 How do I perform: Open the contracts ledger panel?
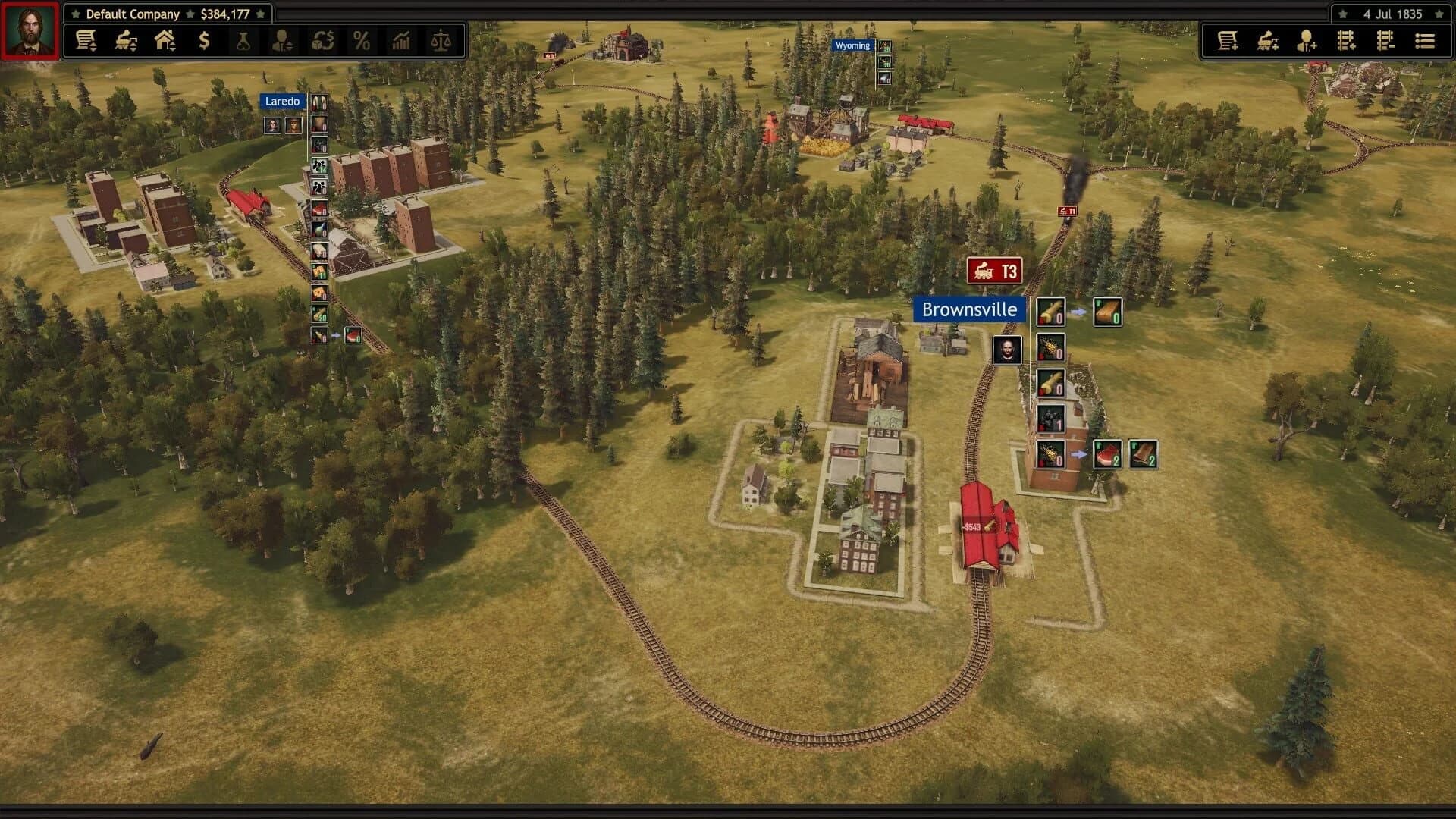point(85,42)
